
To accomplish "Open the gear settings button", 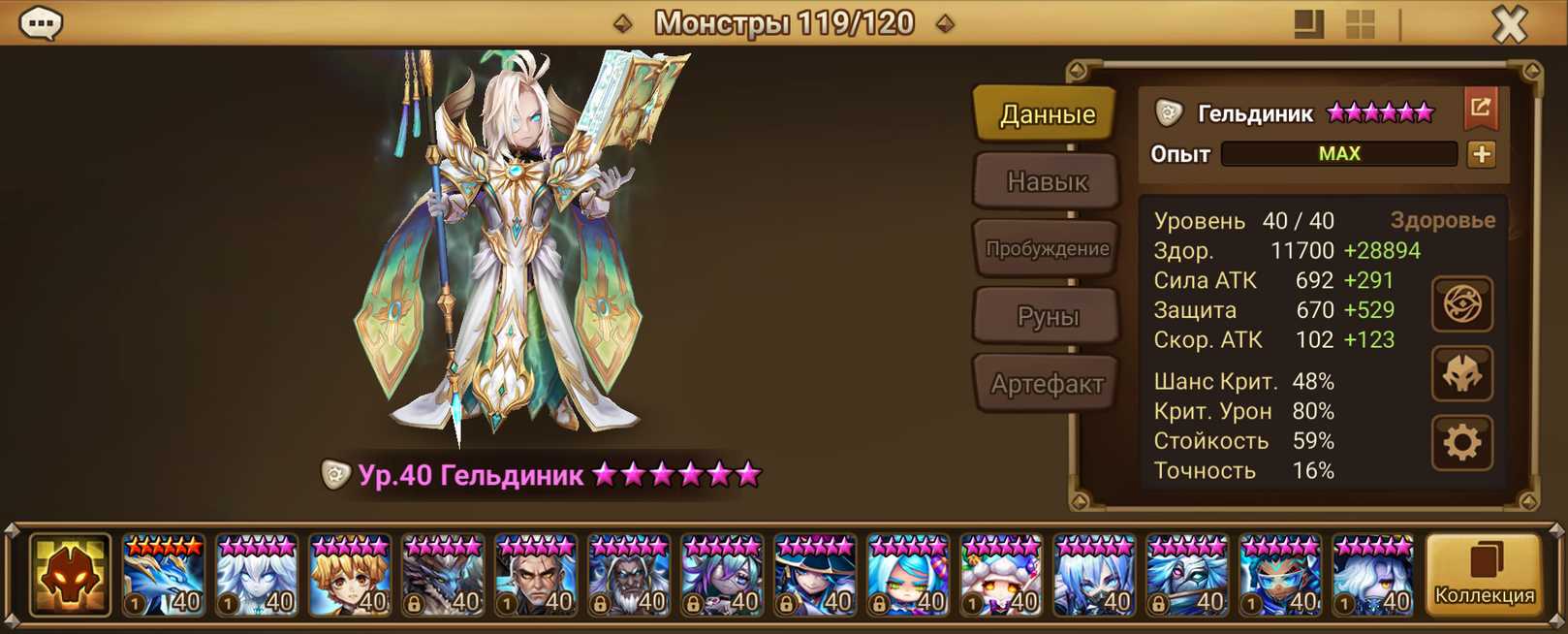I will [1461, 443].
